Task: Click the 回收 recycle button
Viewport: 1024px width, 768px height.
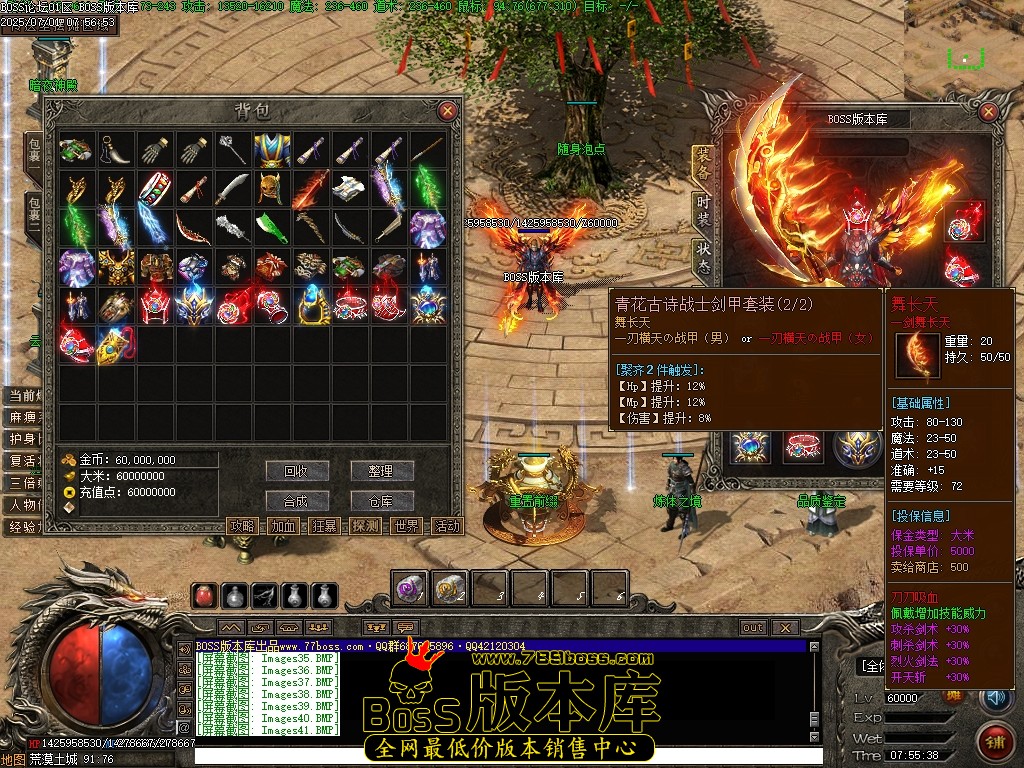Action: 297,471
